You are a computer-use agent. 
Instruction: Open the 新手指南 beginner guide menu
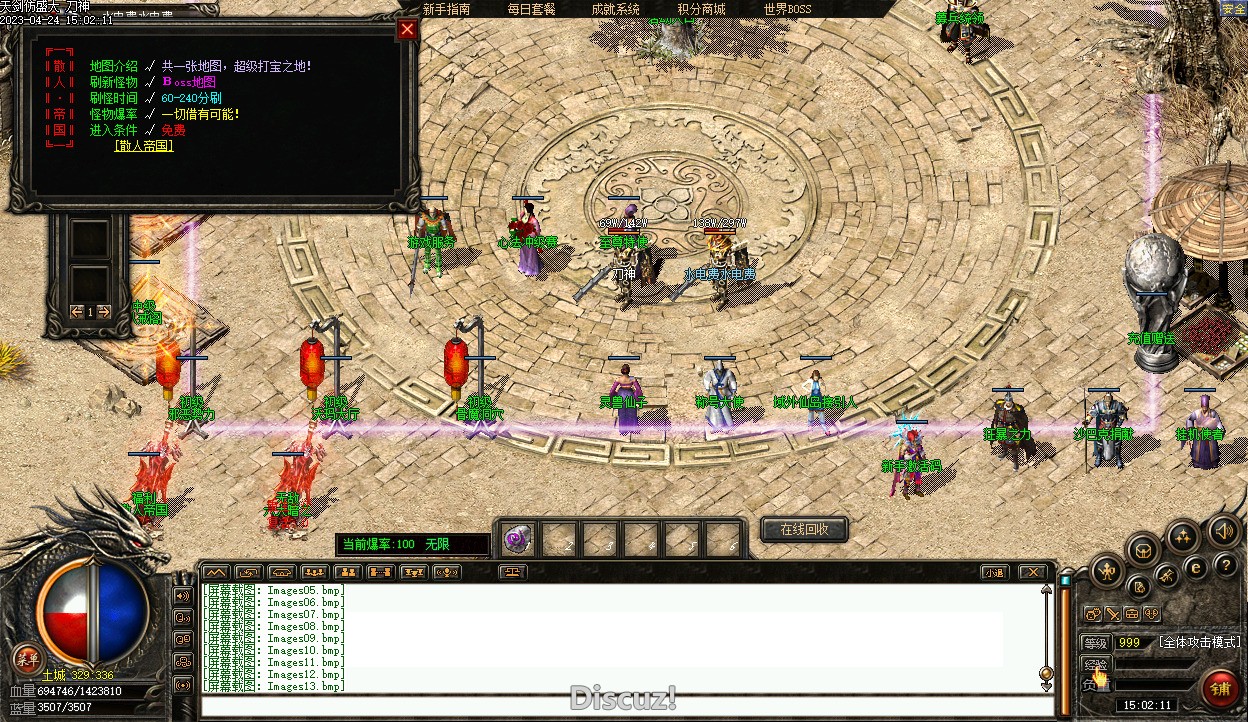[x=446, y=9]
